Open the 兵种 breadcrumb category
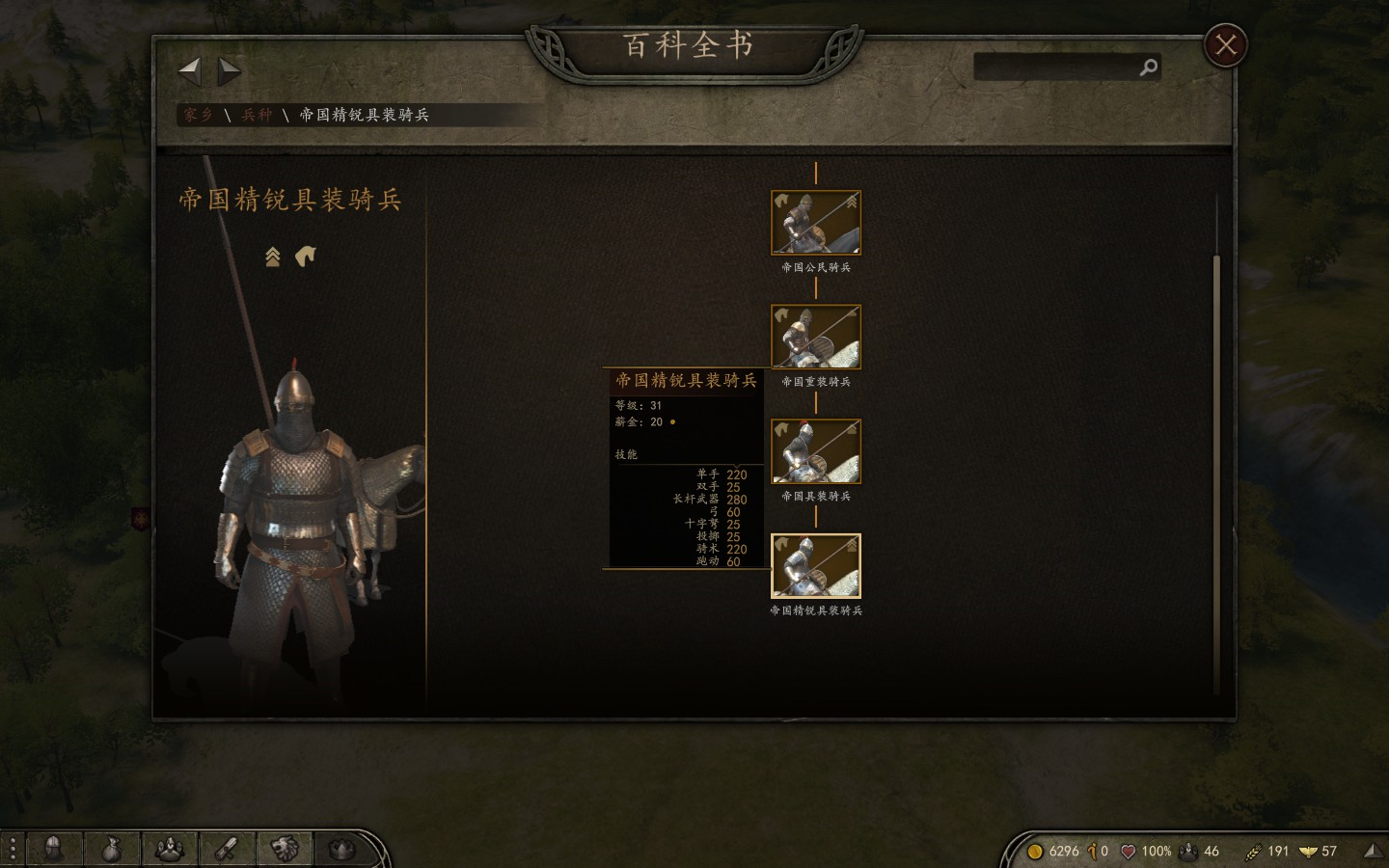This screenshot has height=868, width=1389. pos(256,114)
